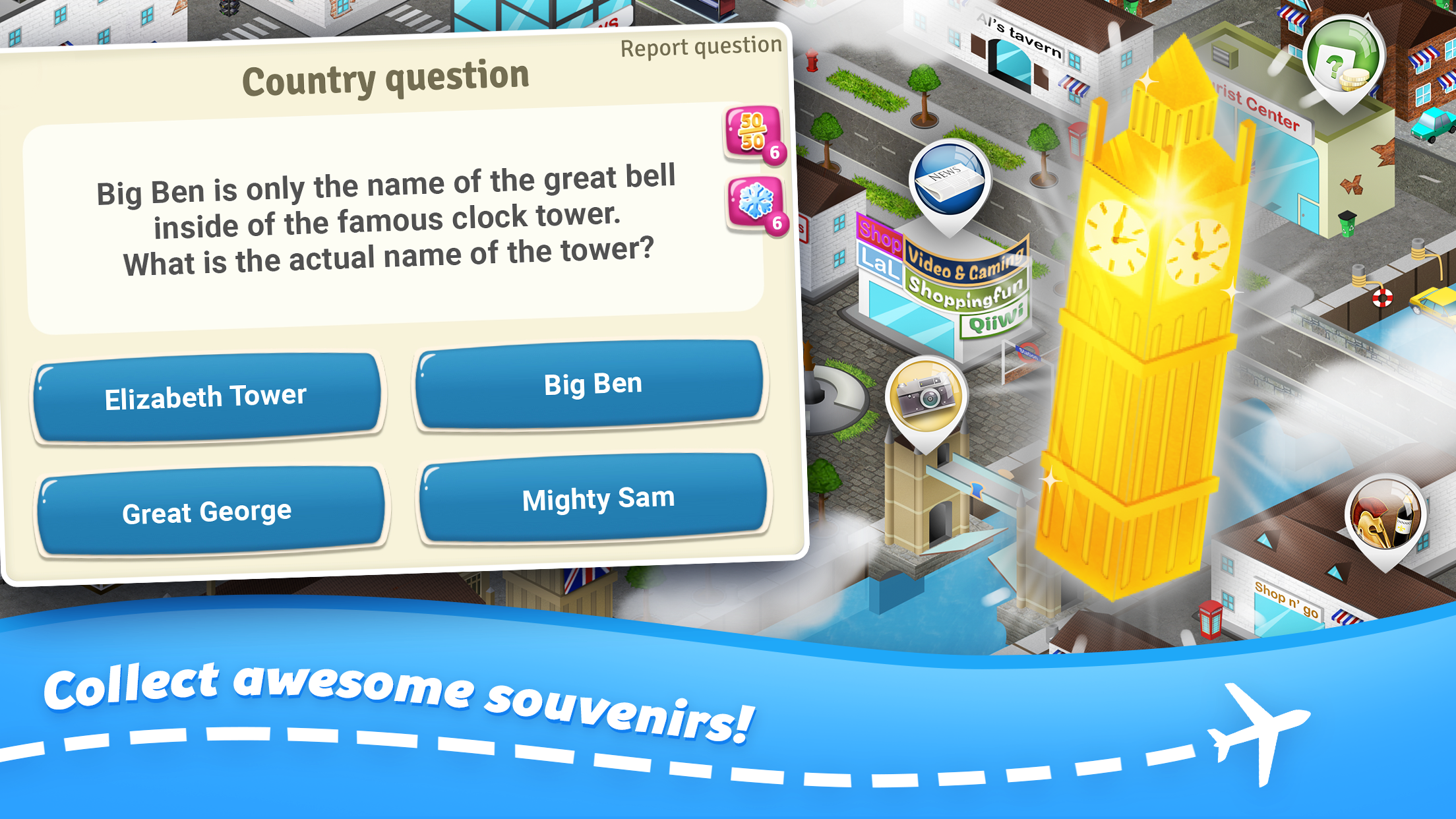The image size is (1456, 819).
Task: Select Great George as your answer
Action: tap(206, 509)
